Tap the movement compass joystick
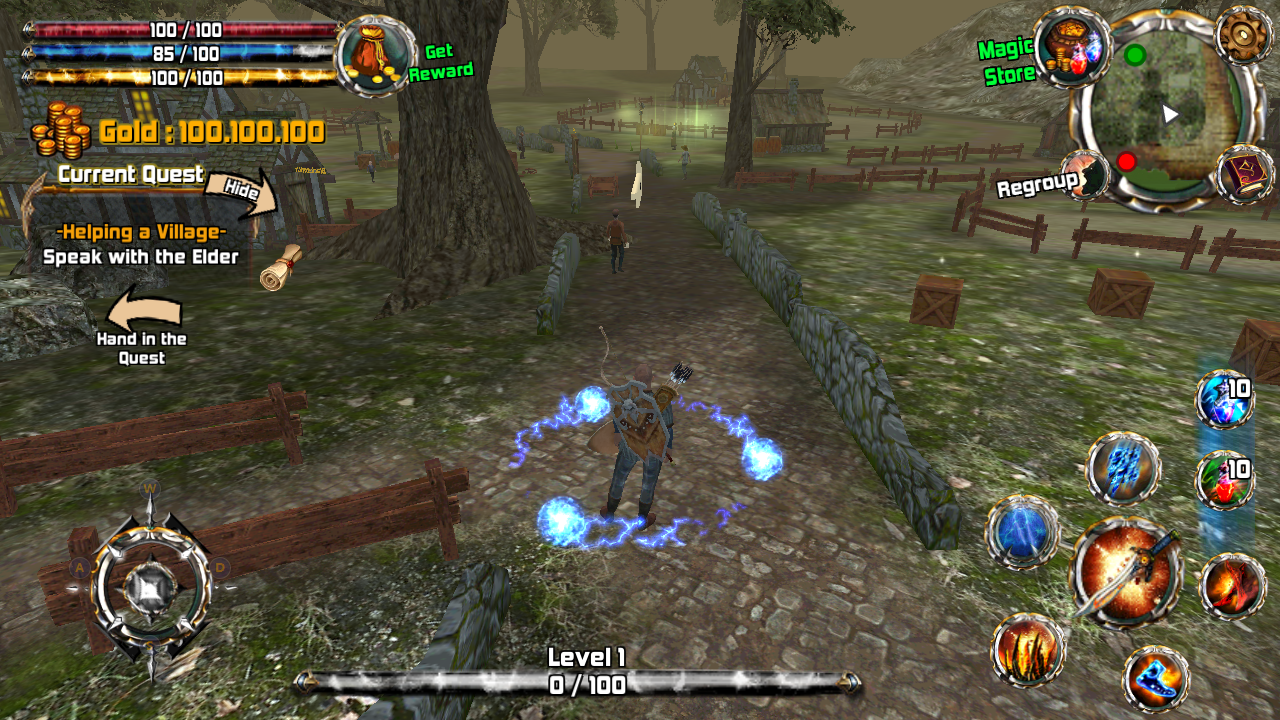Viewport: 1280px width, 720px height. [151, 582]
